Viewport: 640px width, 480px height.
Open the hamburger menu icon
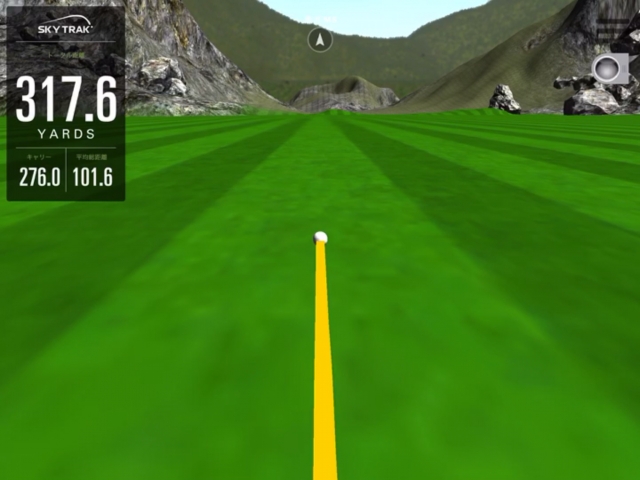pos(610,27)
